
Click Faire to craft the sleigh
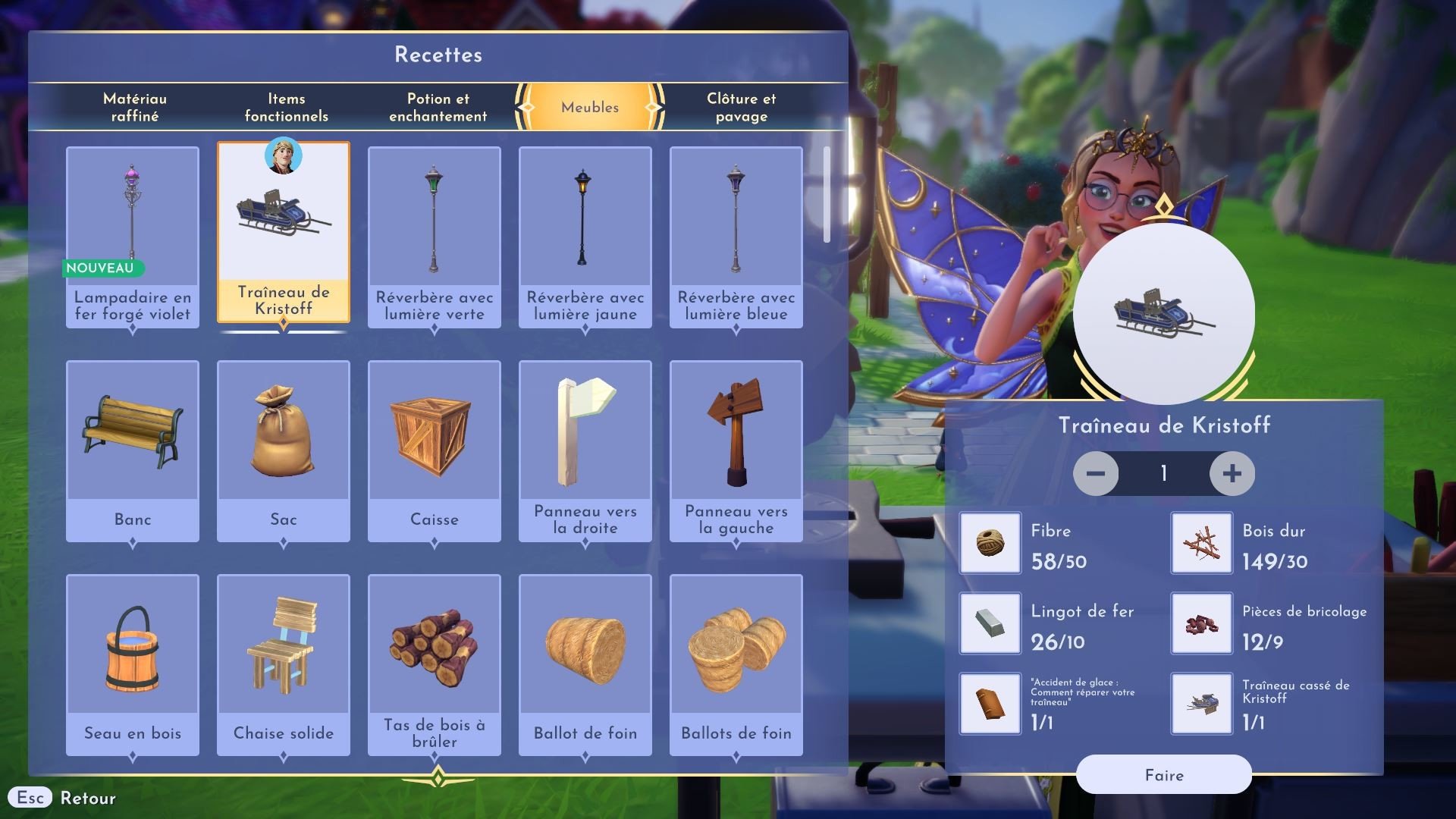(1163, 775)
